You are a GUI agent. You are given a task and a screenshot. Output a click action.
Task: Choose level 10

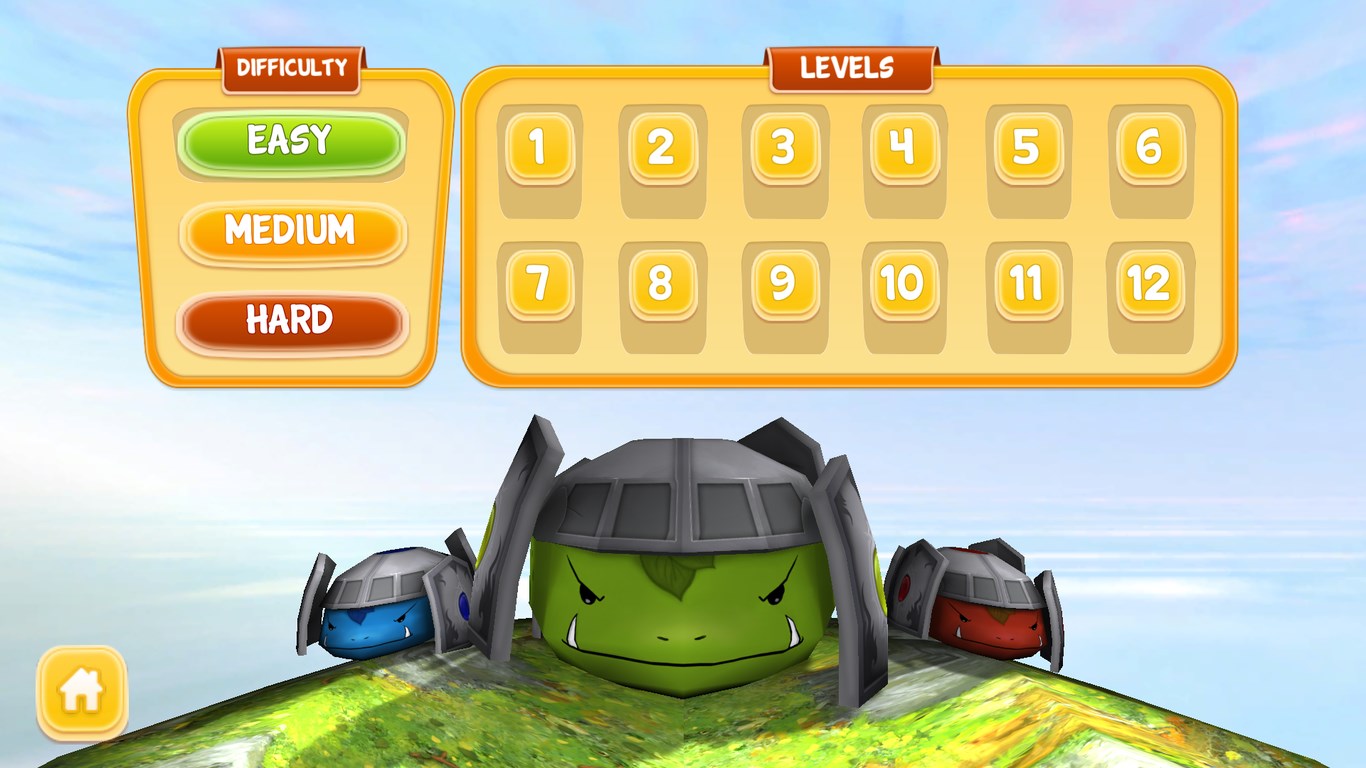(904, 284)
